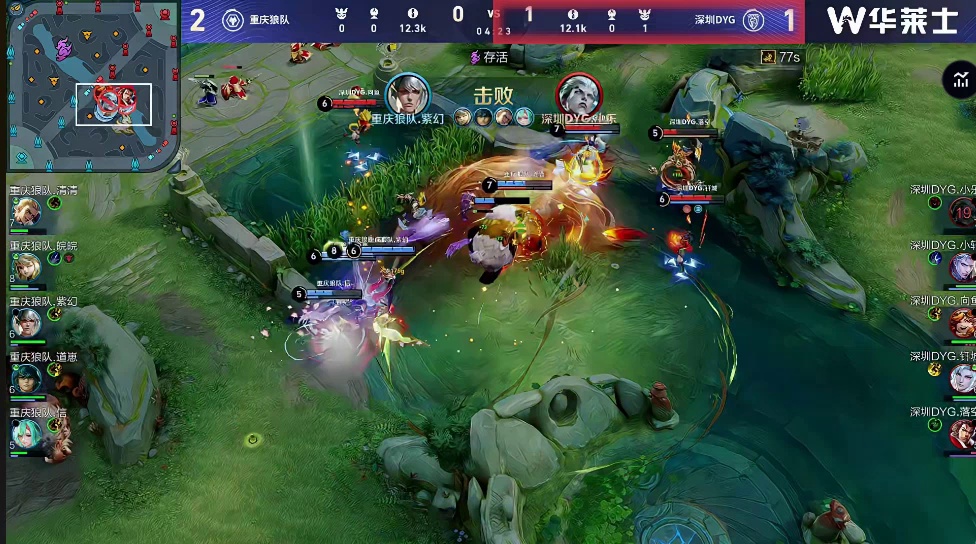Viewport: 976px width, 544px height.
Task: Select the fourth 深圳DYG player portrait
Action: [x=961, y=377]
